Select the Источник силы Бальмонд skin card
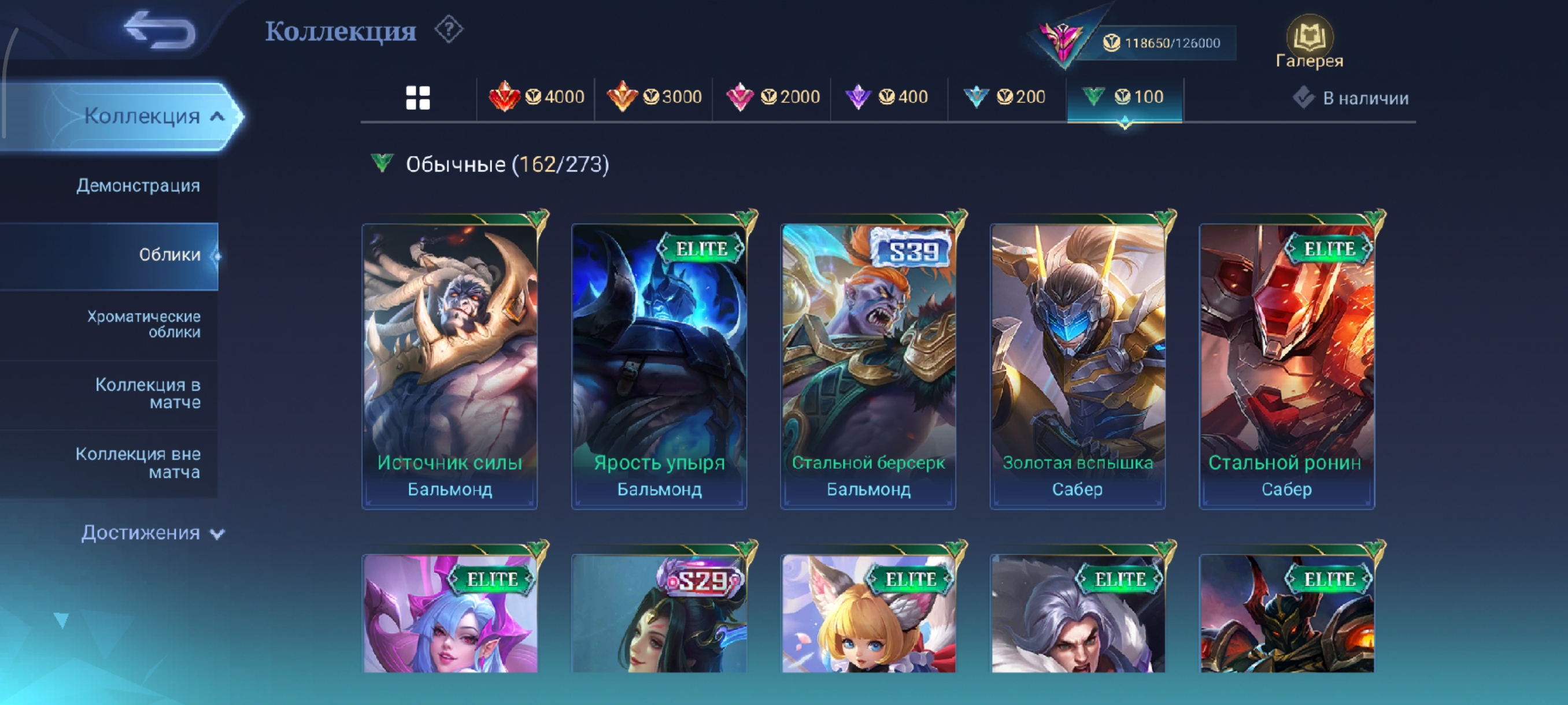Image resolution: width=1568 pixels, height=705 pixels. pos(450,365)
